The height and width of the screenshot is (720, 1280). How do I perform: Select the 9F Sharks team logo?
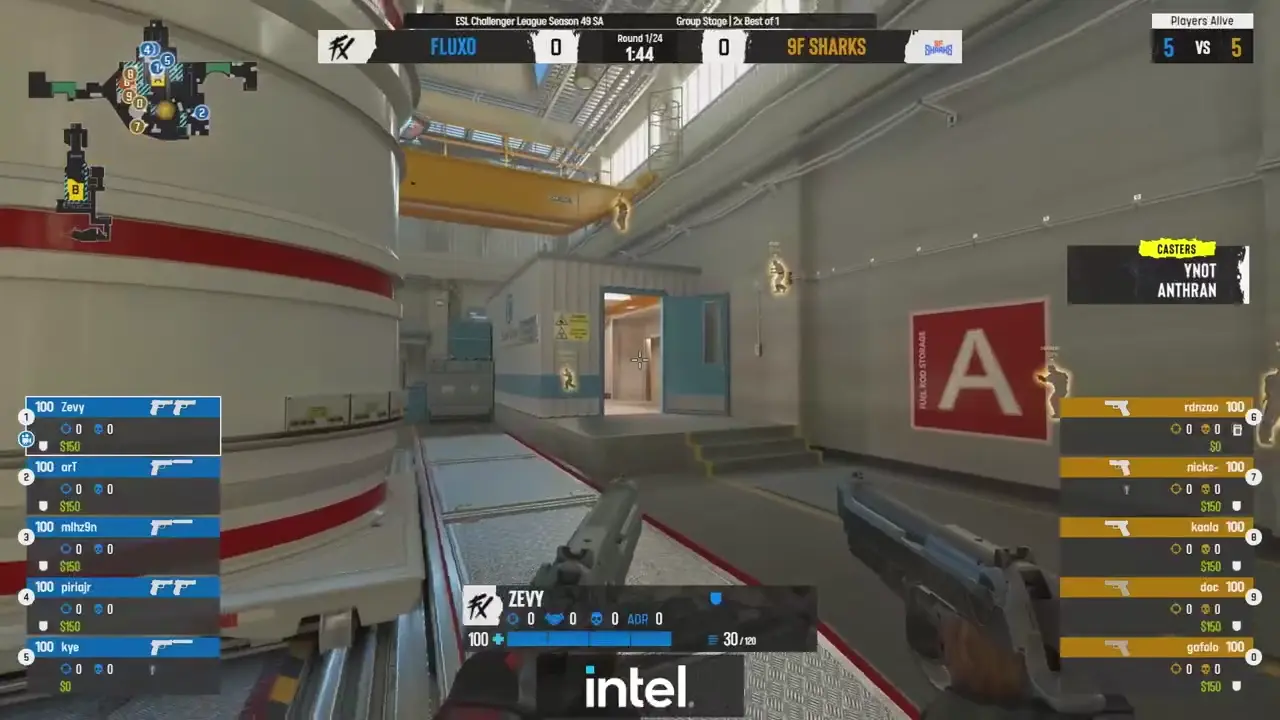(x=935, y=46)
